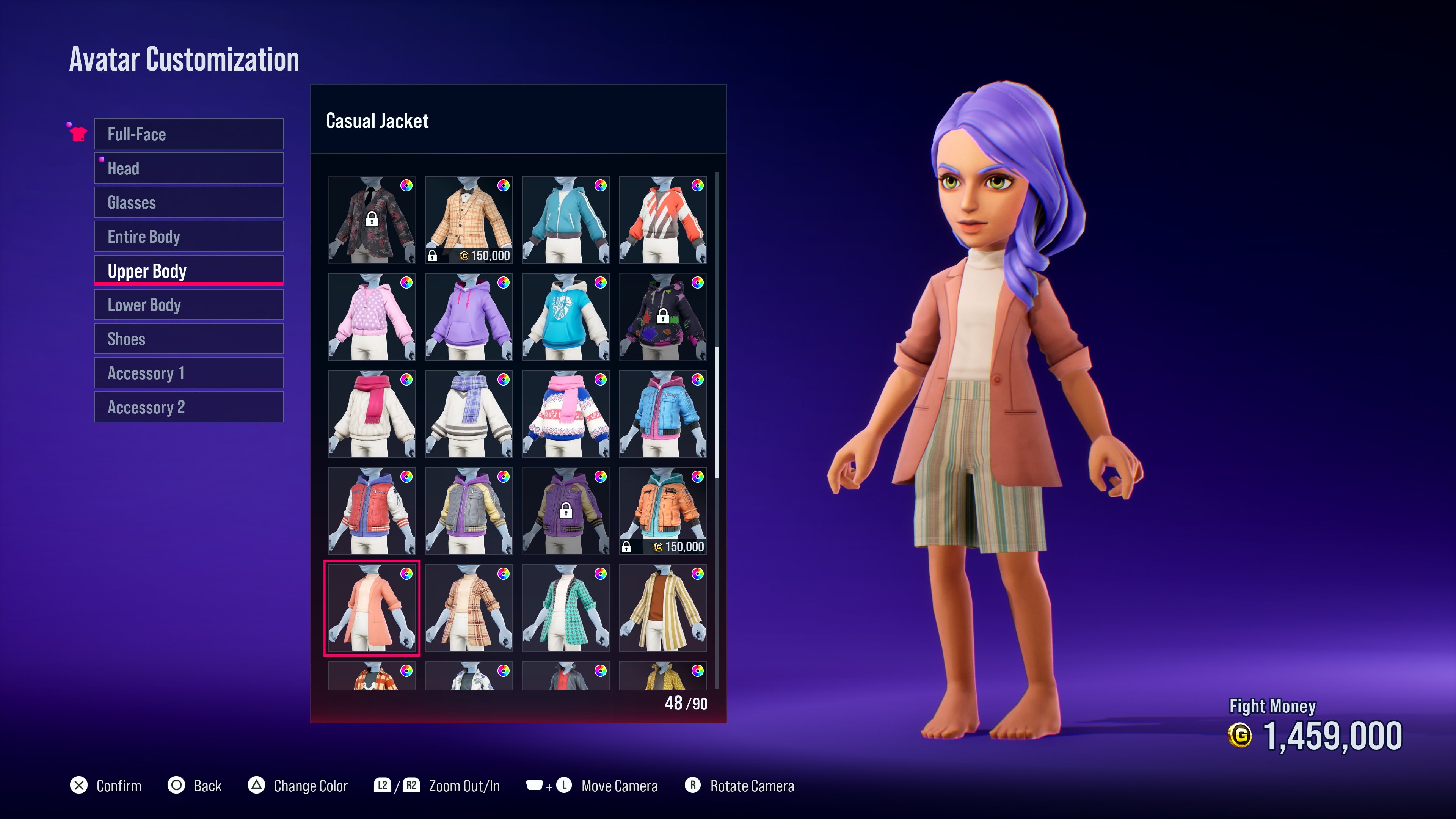Click the R Rotate Camera icon
Screen dimensions: 1456x819
coord(693,785)
